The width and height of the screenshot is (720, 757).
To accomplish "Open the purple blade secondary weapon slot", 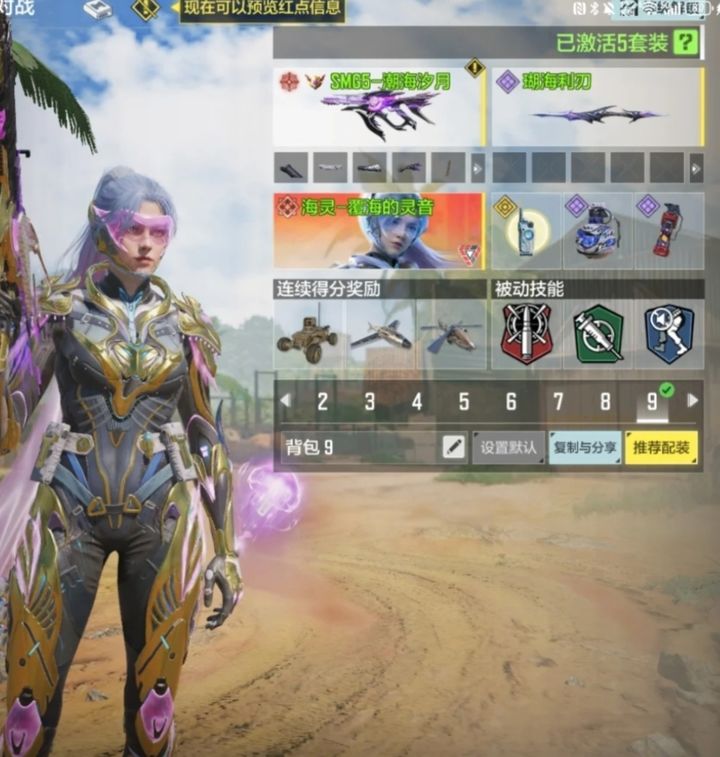I will (x=594, y=107).
